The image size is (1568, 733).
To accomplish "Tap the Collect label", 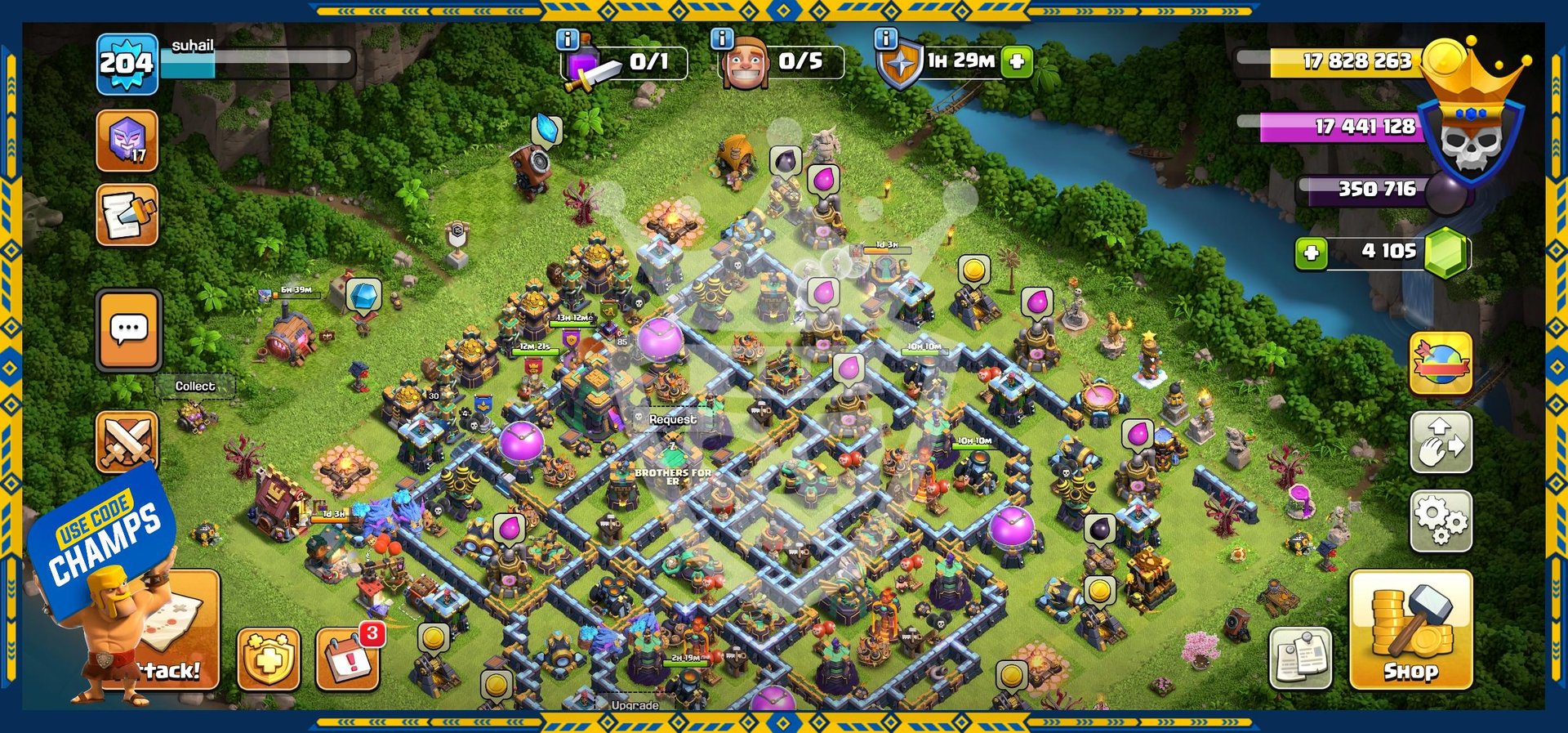I will click(195, 386).
